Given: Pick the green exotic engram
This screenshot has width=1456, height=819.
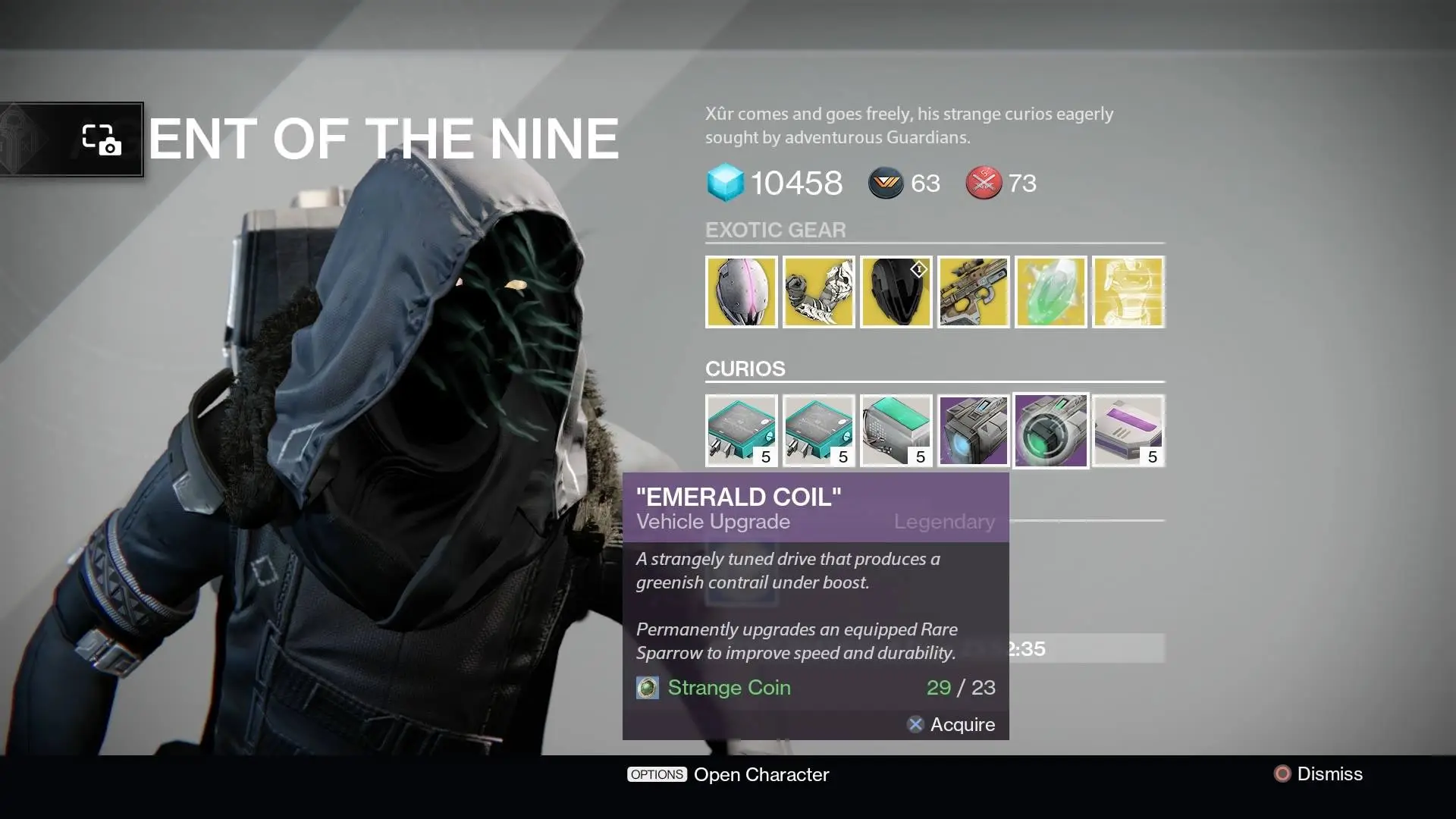Looking at the screenshot, I should click(1051, 292).
